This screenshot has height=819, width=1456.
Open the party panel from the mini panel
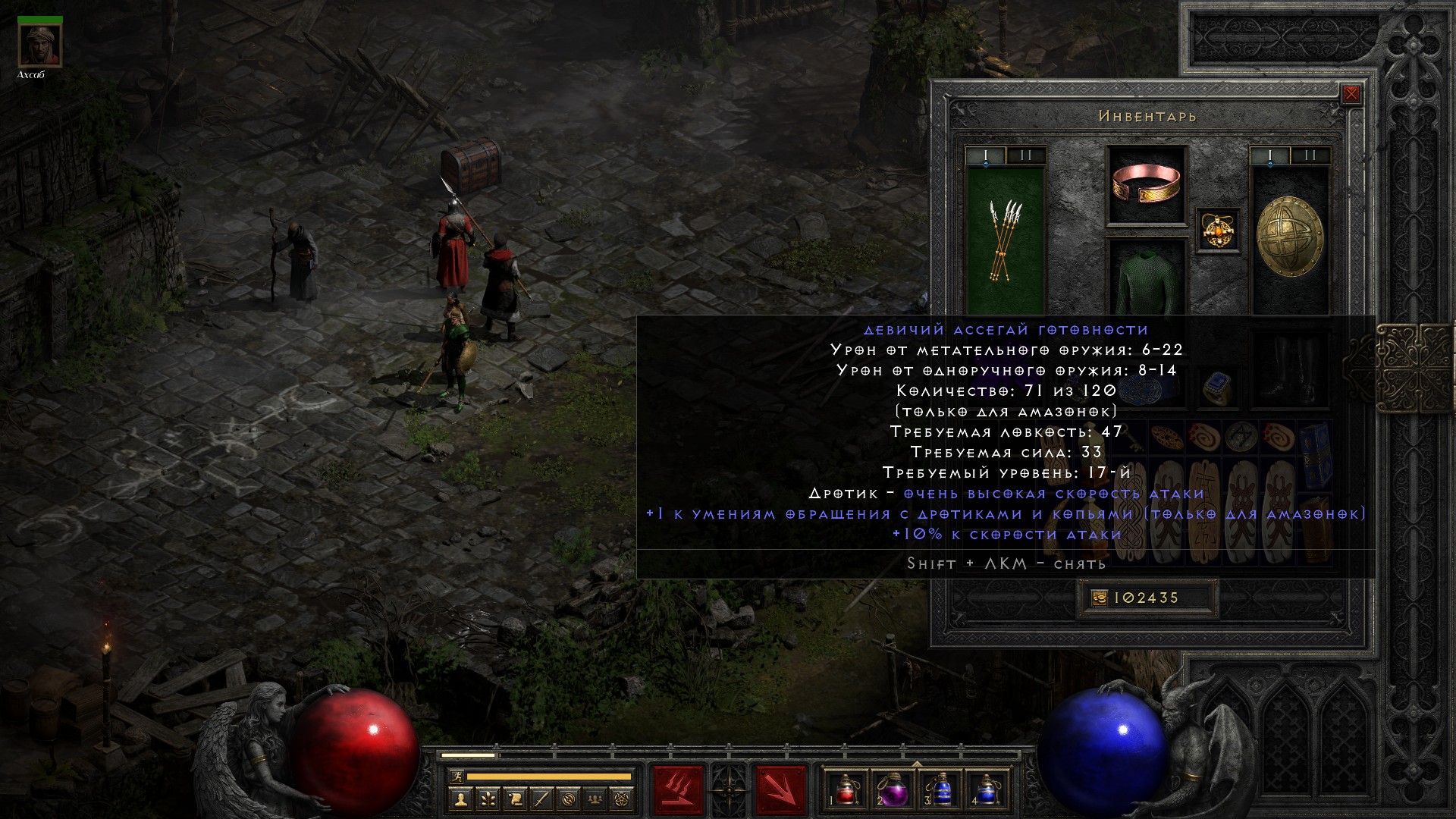click(597, 799)
